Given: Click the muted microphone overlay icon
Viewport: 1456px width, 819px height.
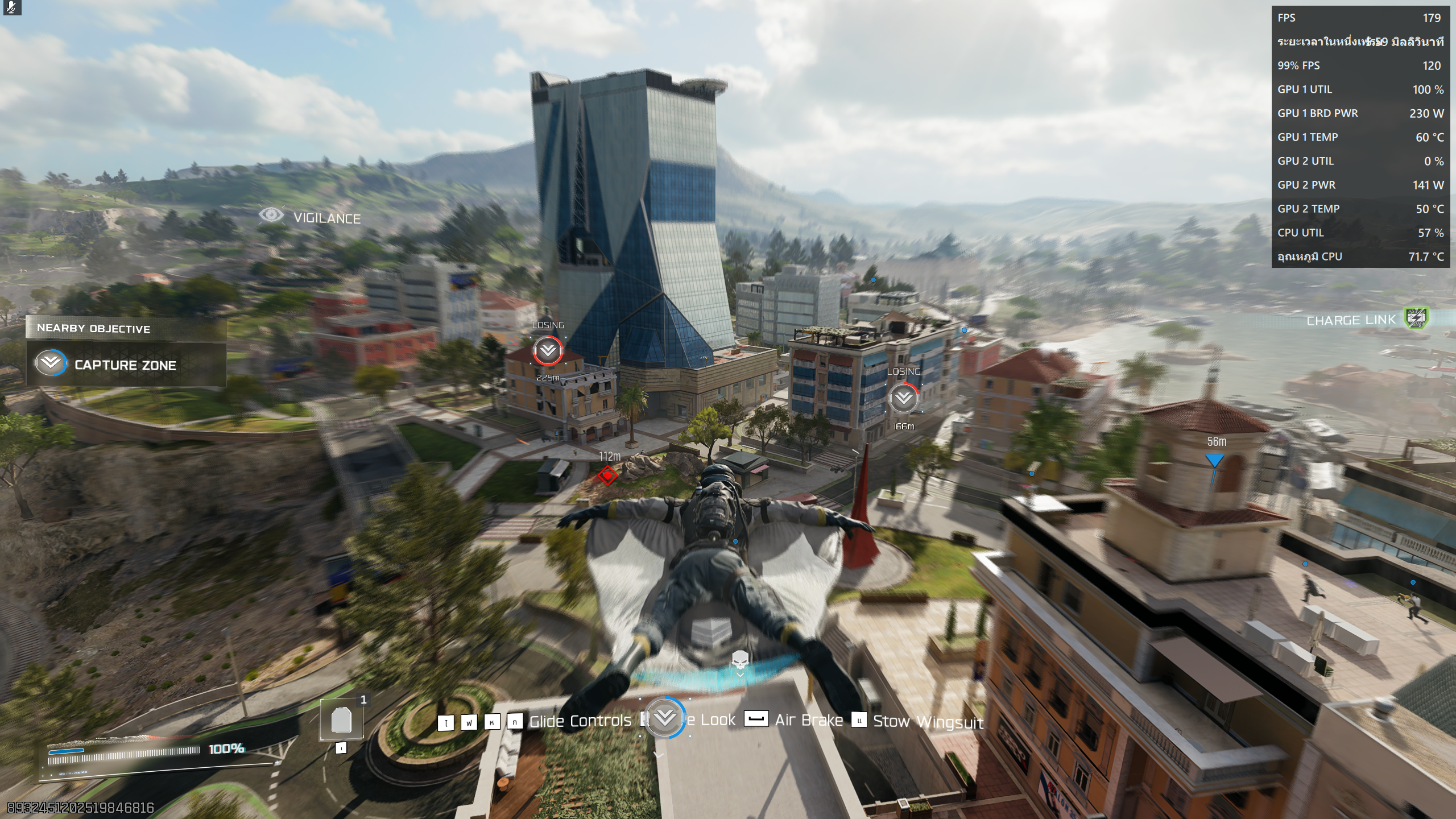Looking at the screenshot, I should pyautogui.click(x=11, y=7).
